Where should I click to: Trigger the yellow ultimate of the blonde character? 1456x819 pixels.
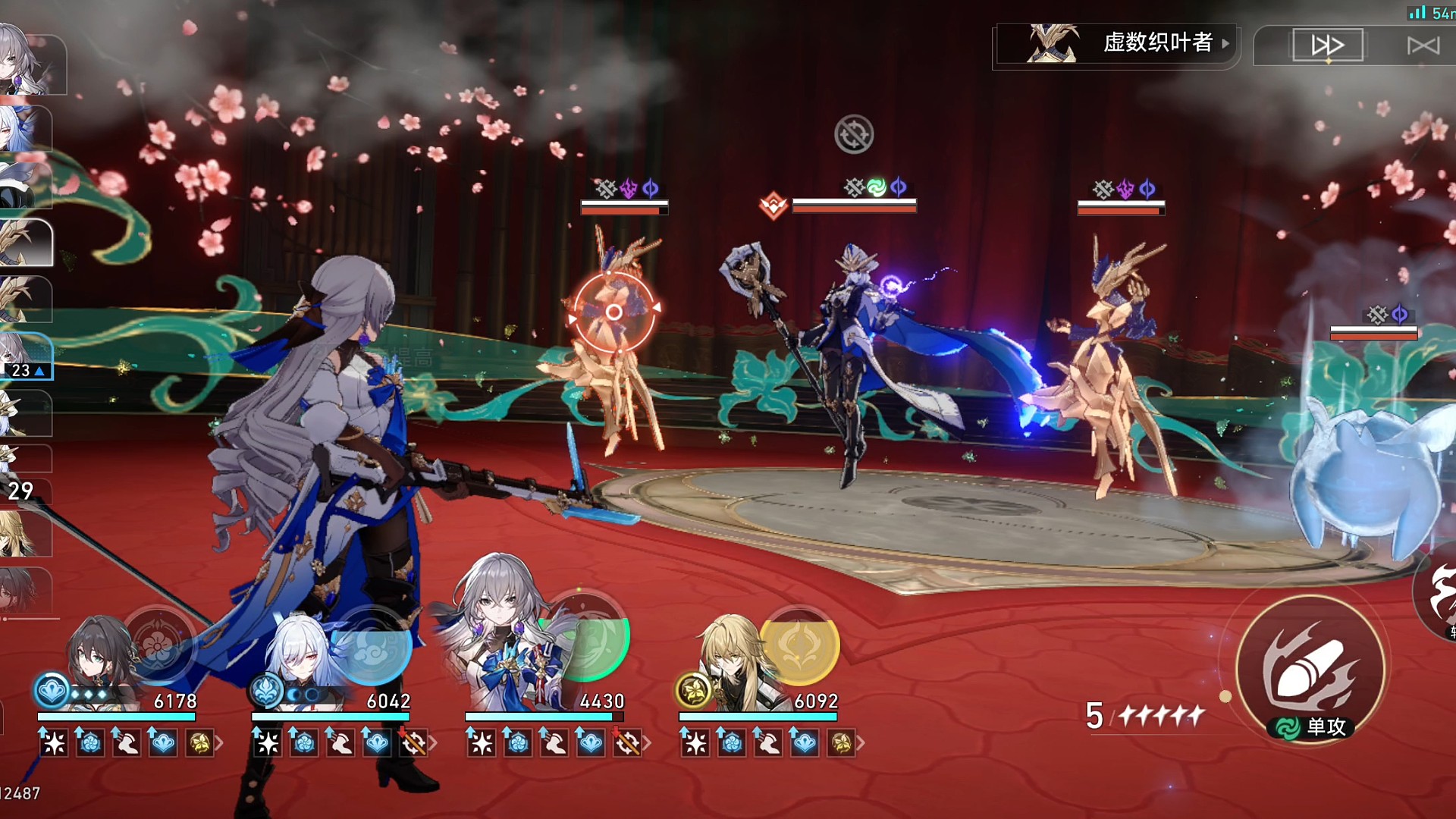pyautogui.click(x=800, y=646)
